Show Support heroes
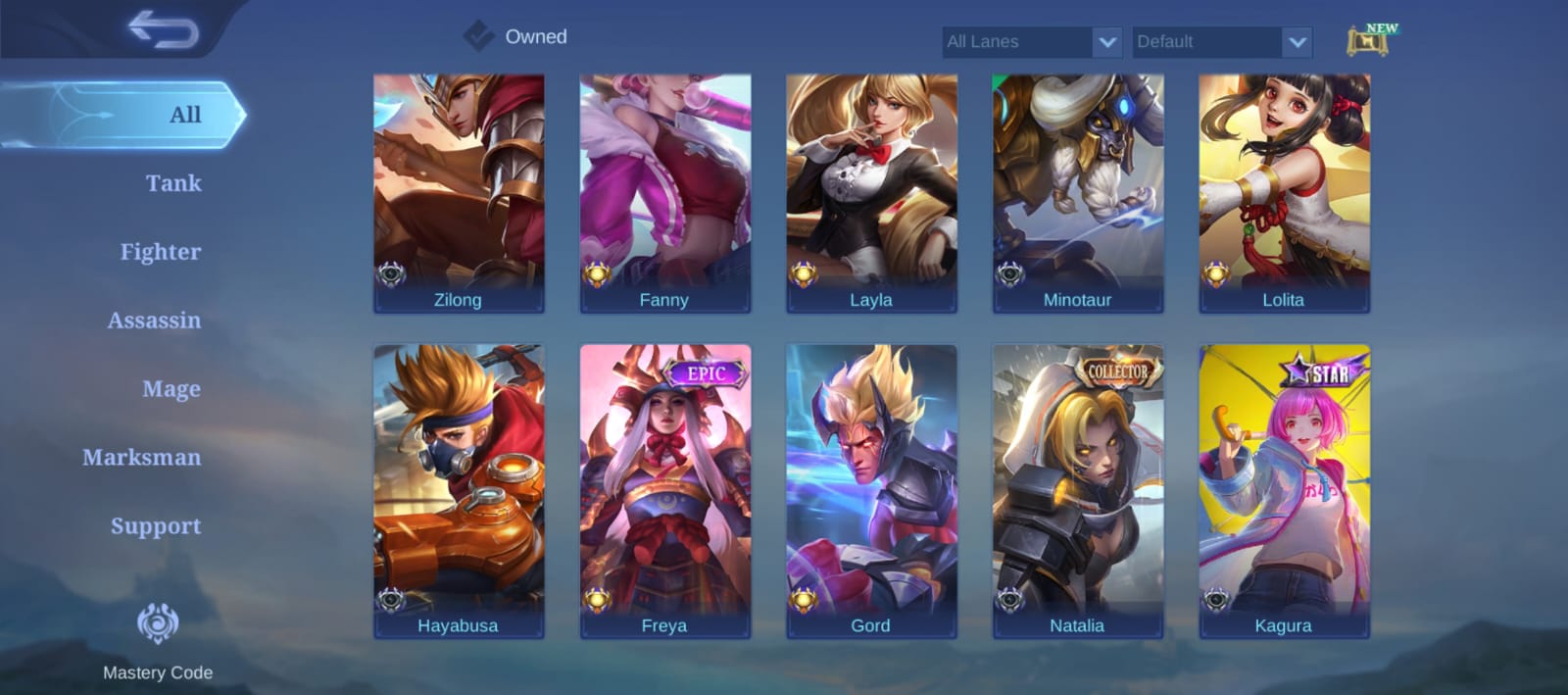The height and width of the screenshot is (695, 1568). [x=156, y=526]
